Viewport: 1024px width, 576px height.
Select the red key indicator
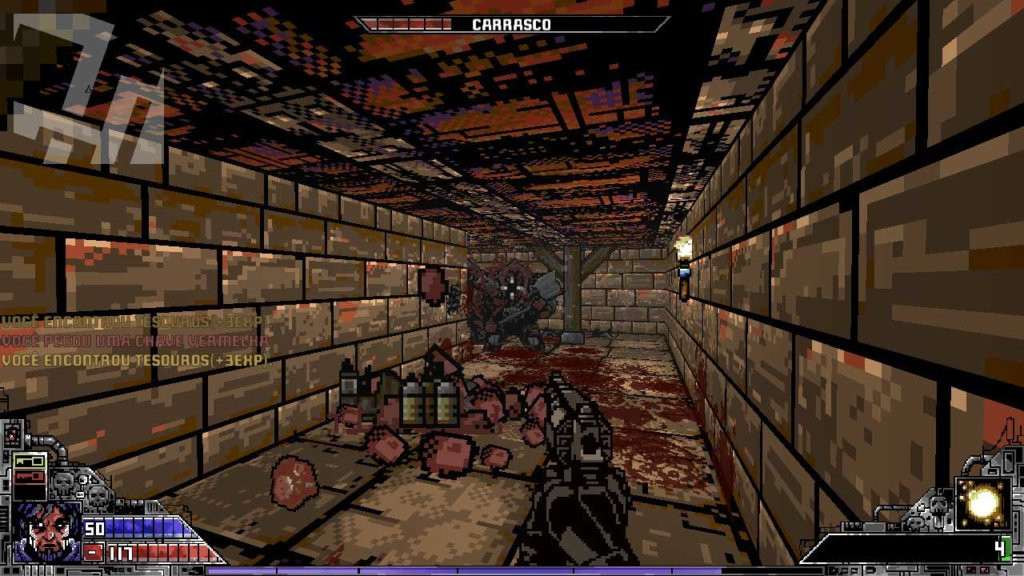pyautogui.click(x=29, y=477)
